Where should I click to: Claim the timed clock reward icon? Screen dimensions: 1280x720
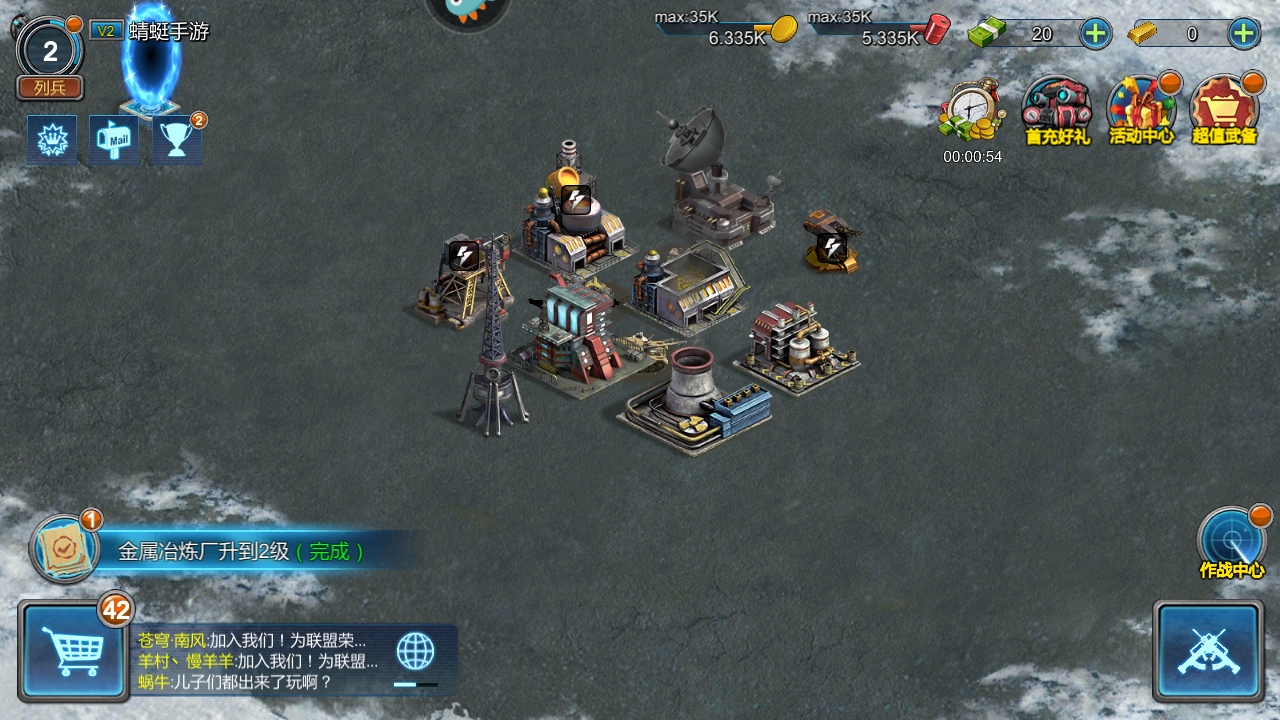click(x=972, y=112)
